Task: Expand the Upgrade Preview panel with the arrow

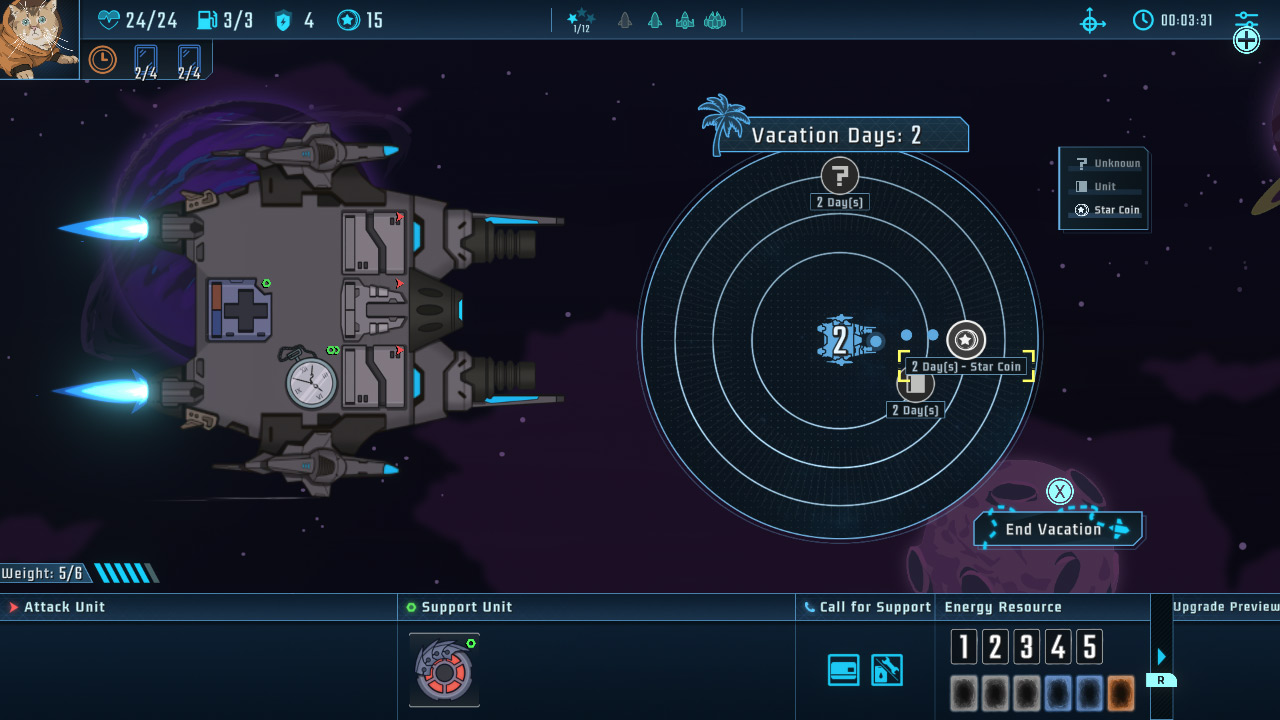Action: coord(1160,657)
